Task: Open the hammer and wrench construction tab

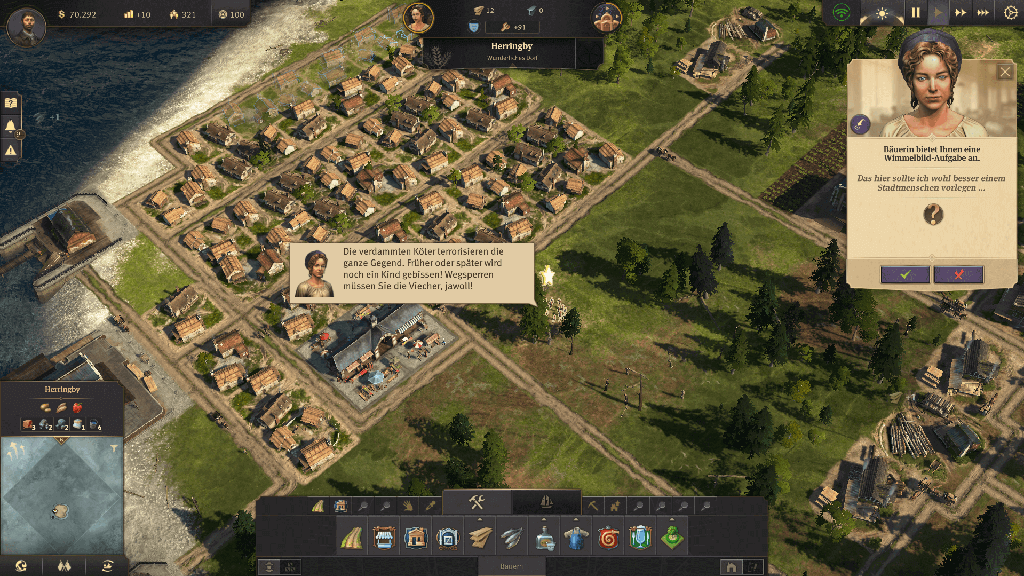Action: [x=477, y=502]
